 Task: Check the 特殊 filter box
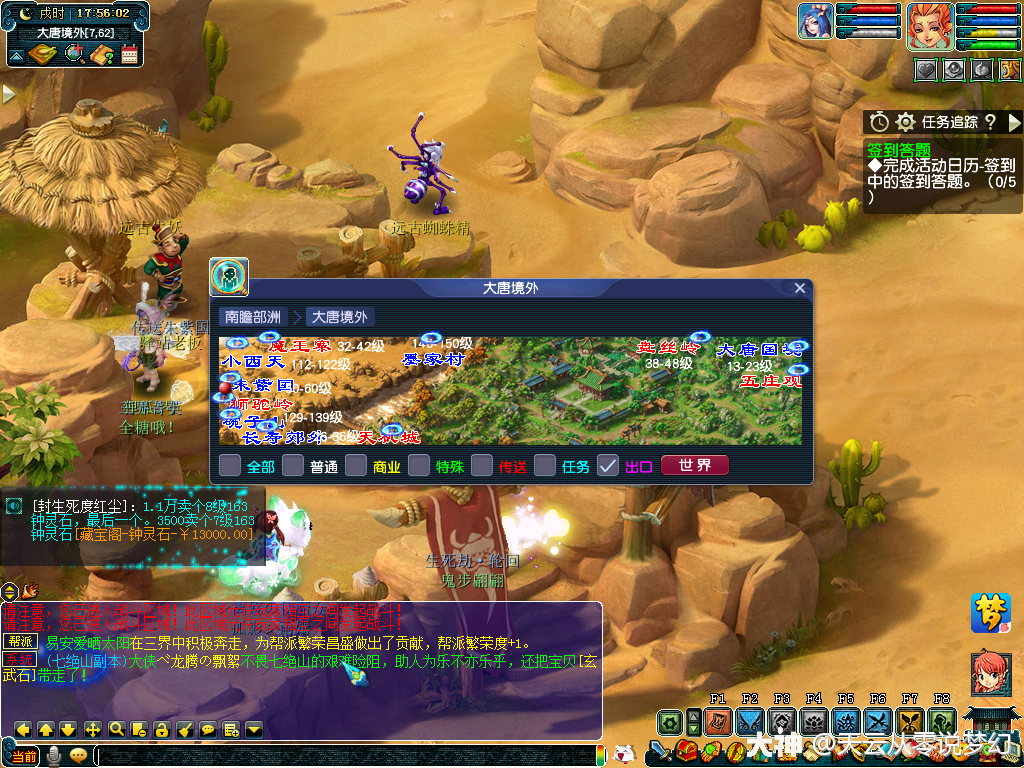[419, 465]
